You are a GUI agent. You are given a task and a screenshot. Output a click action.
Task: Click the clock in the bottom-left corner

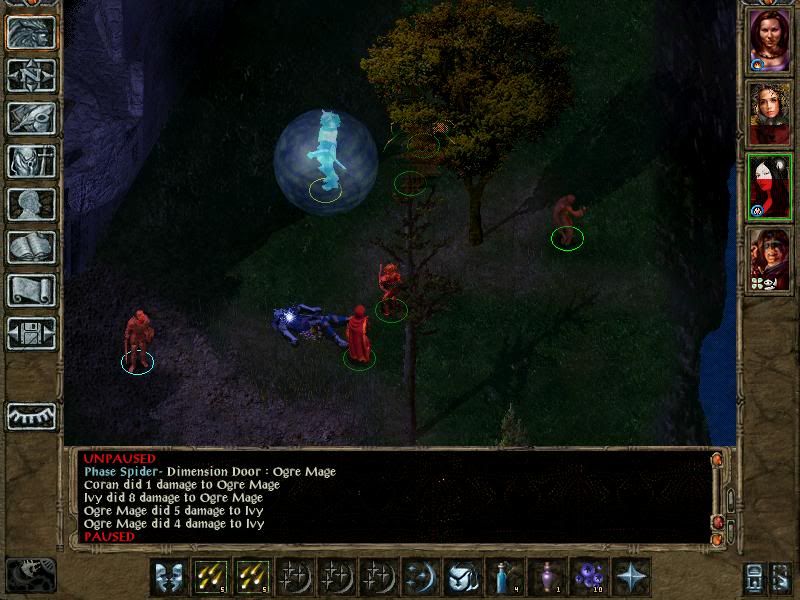click(30, 576)
